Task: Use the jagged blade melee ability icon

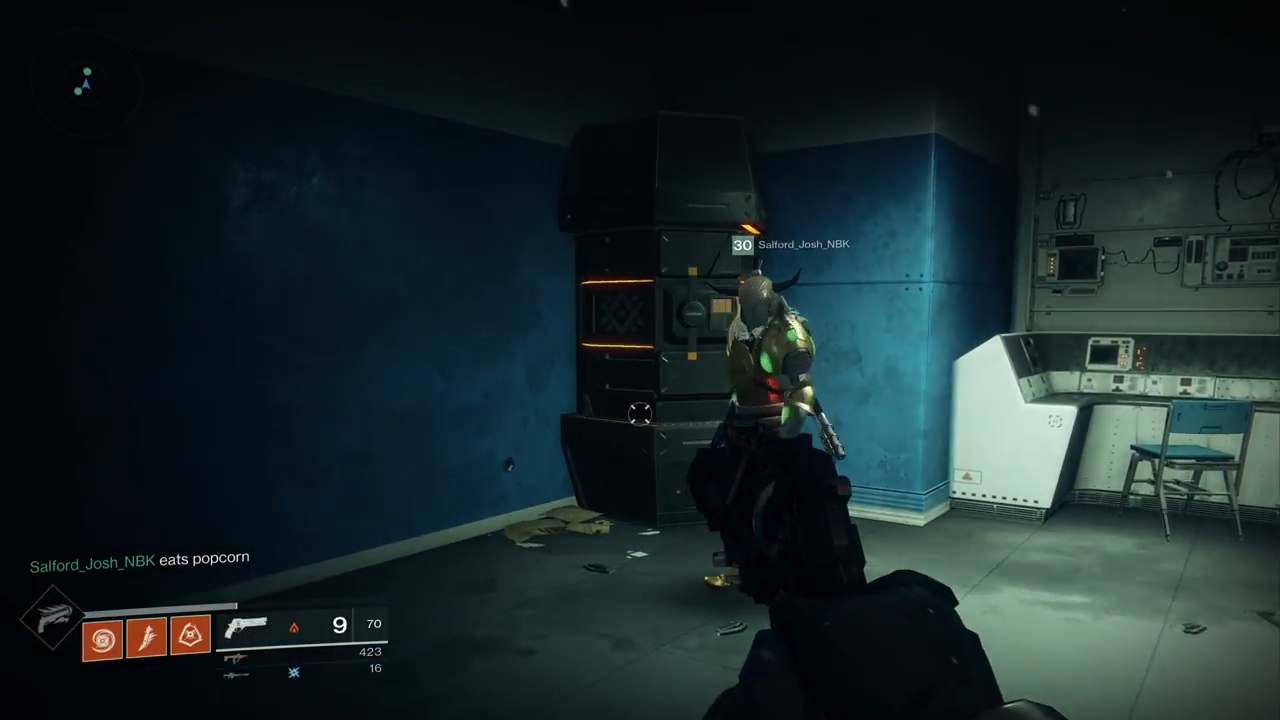Action: (x=146, y=637)
